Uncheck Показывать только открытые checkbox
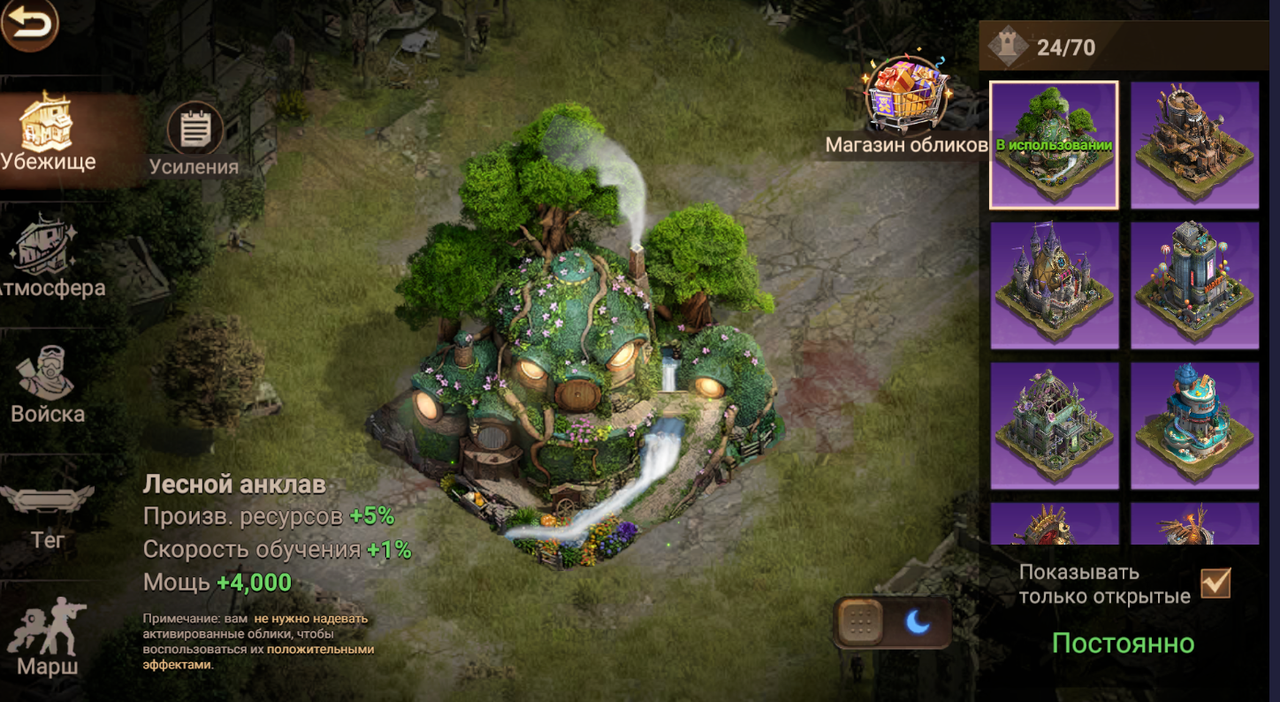Viewport: 1280px width, 702px height. 1216,583
